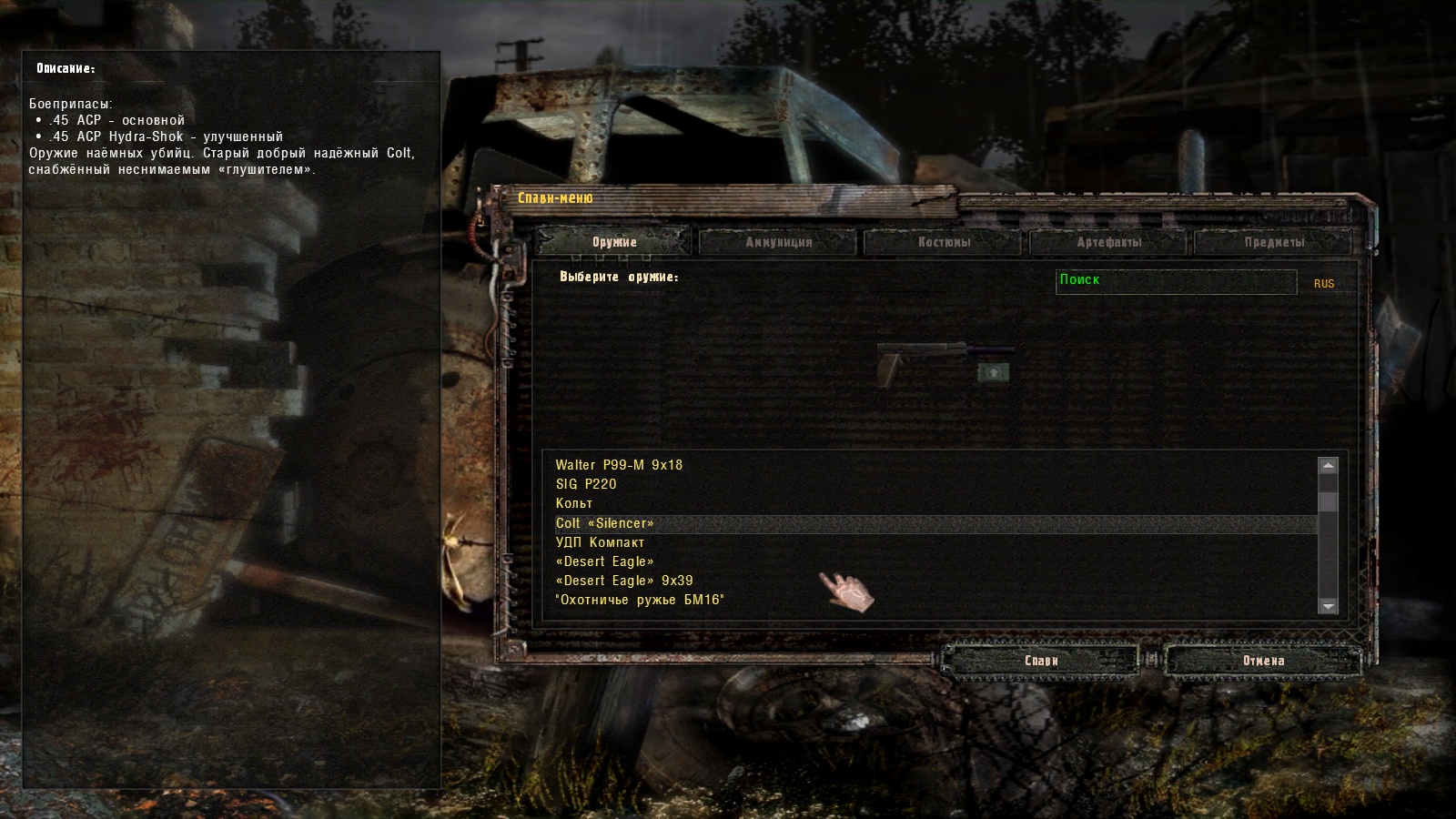Select the Кольт weapon row
1456x819 pixels.
pos(574,503)
